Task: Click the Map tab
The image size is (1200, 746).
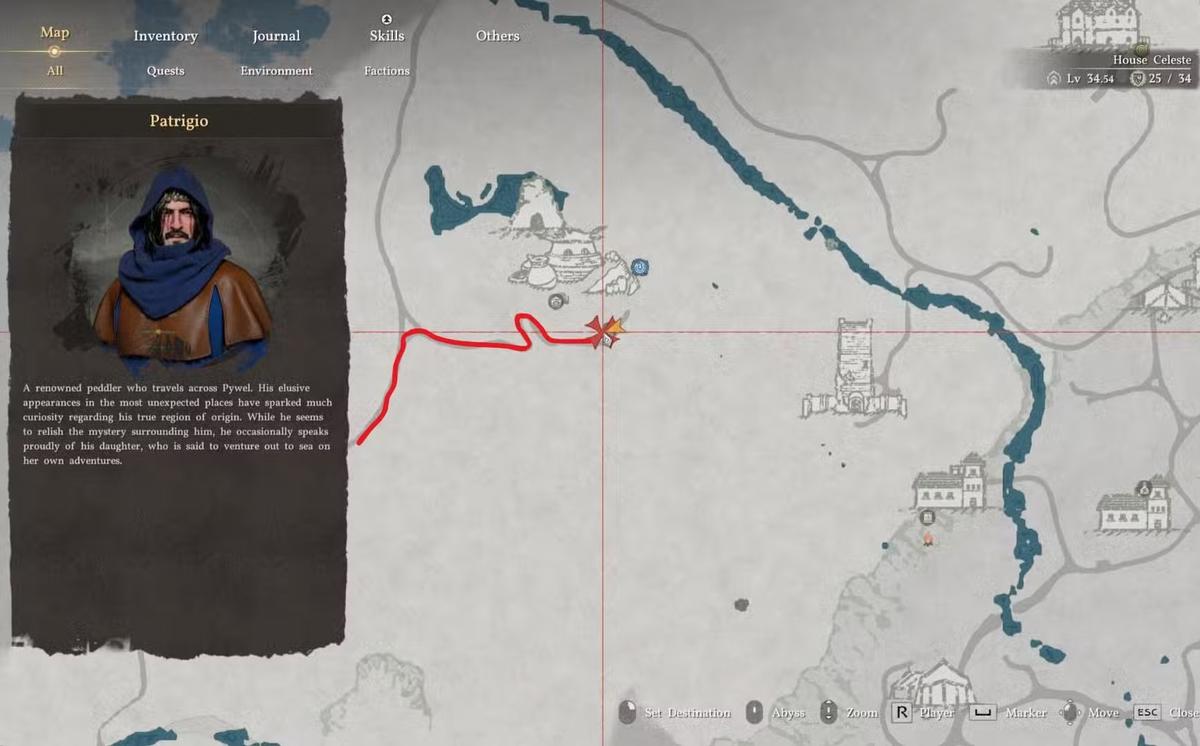Action: click(55, 33)
